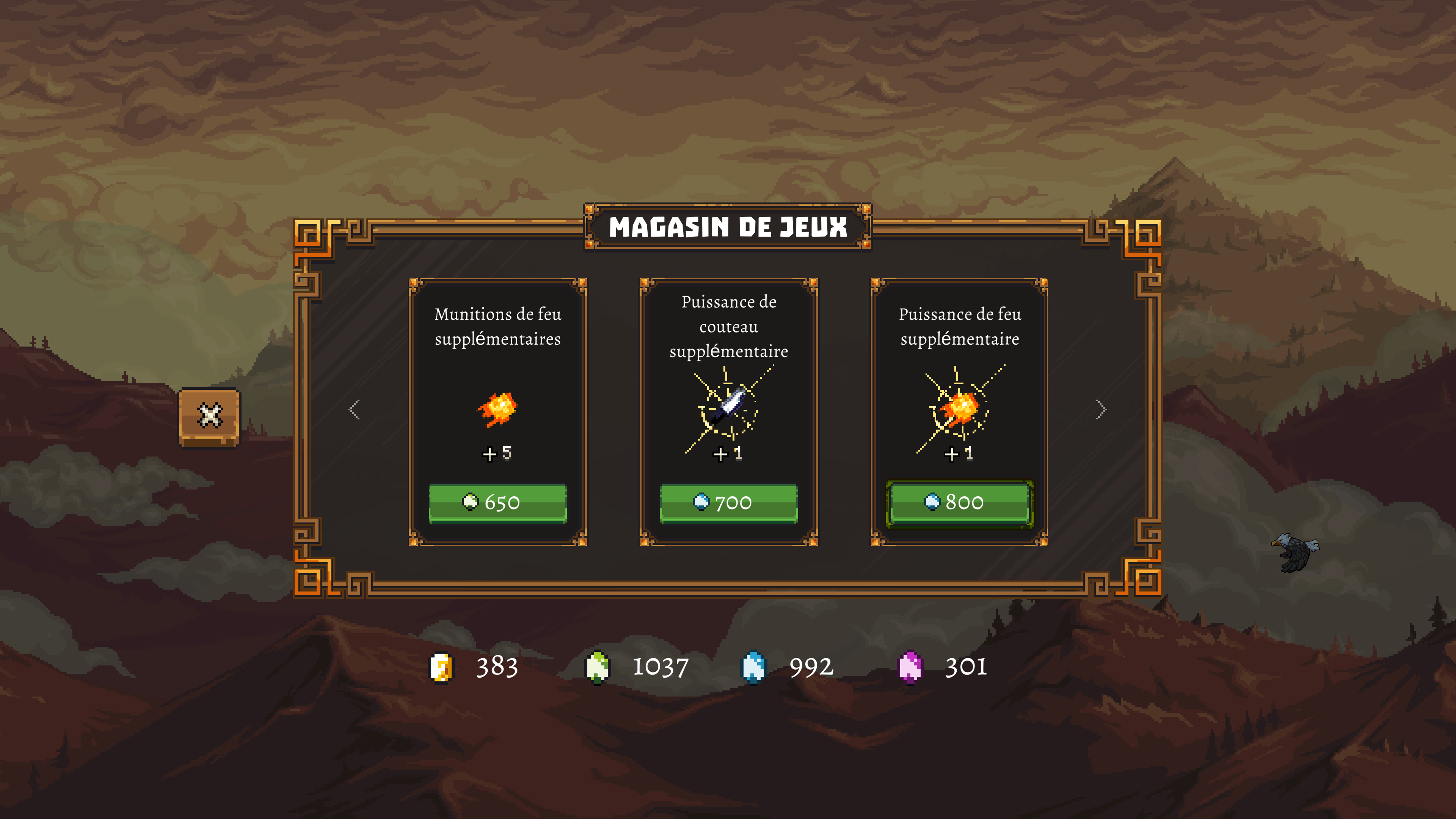The height and width of the screenshot is (819, 1456).
Task: Close the Magasin de Jeux shop
Action: (x=209, y=417)
